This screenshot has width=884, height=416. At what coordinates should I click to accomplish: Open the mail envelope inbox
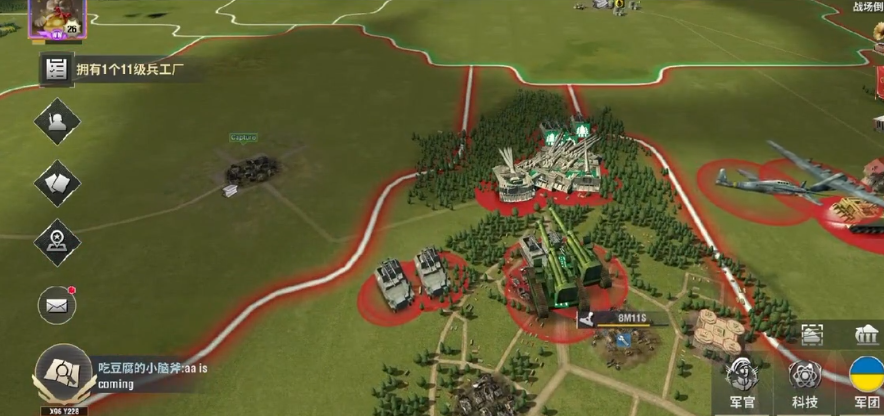click(x=57, y=304)
